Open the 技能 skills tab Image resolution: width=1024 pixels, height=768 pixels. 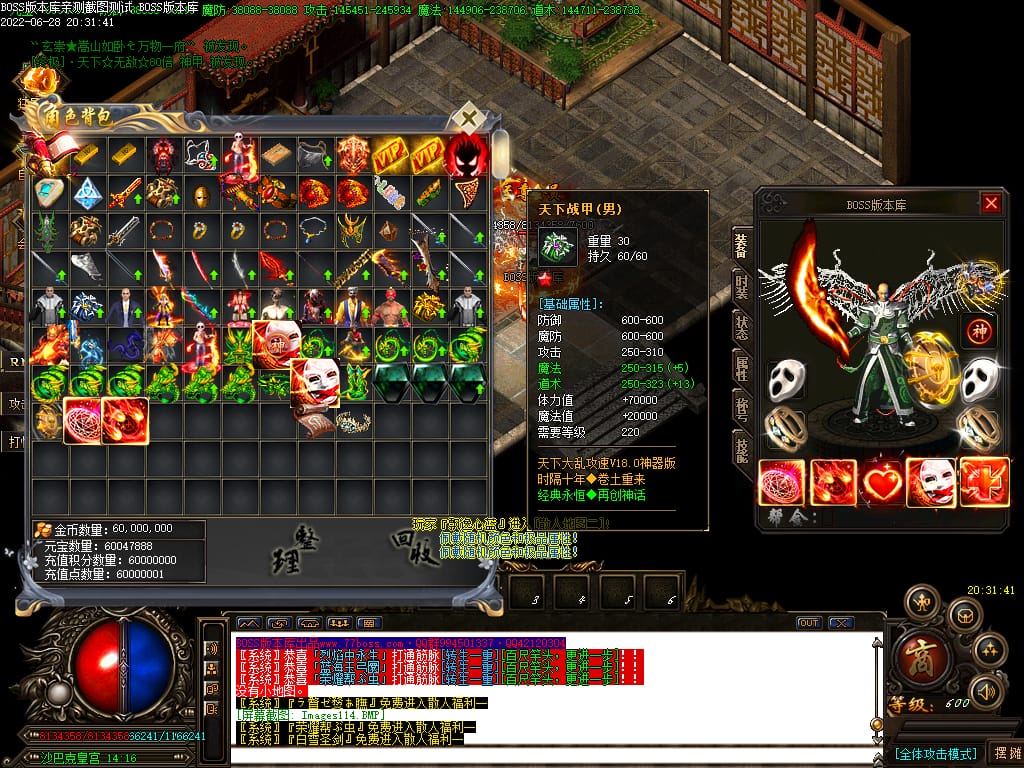pos(741,452)
